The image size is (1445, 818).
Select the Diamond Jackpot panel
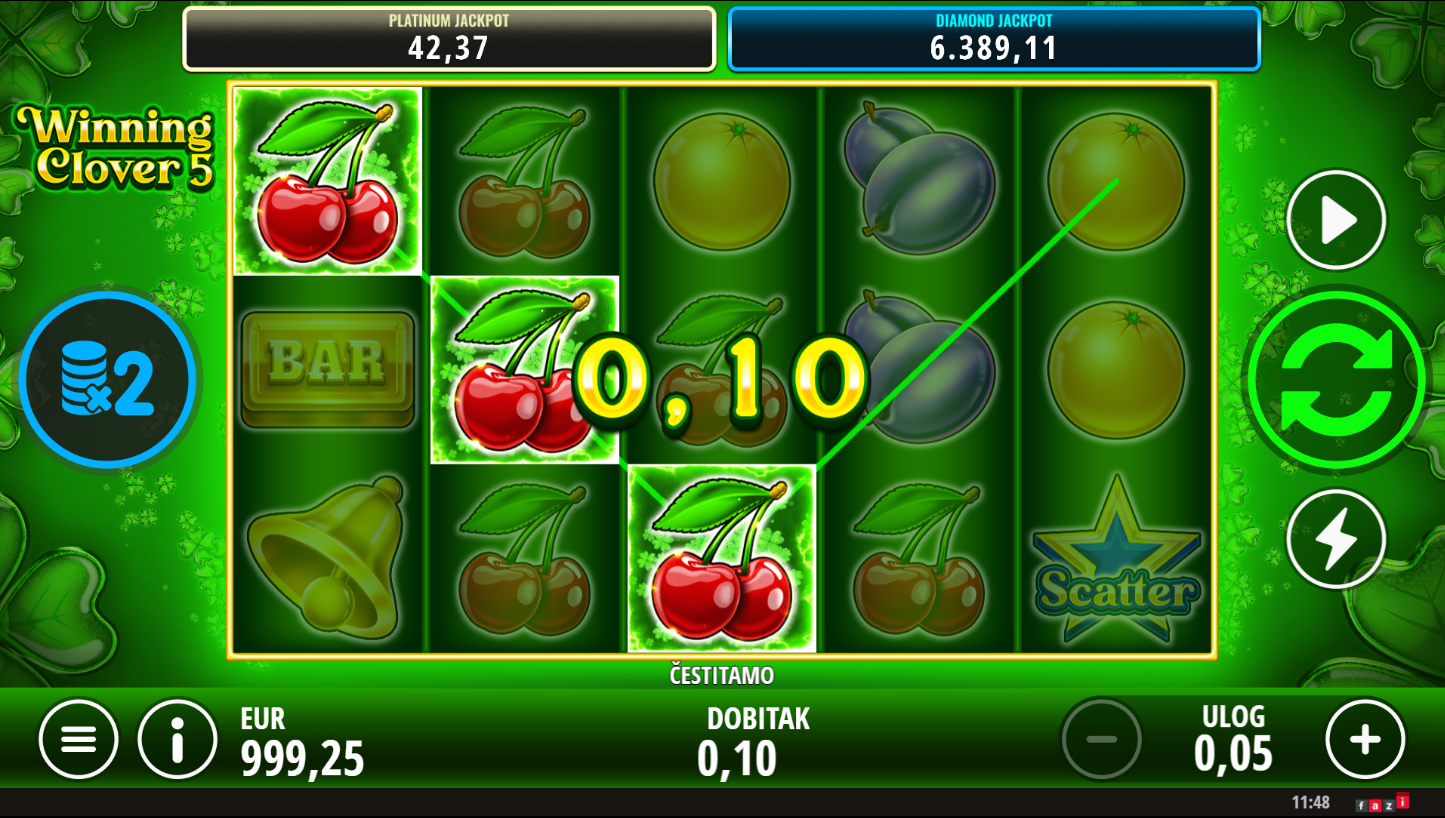point(994,39)
